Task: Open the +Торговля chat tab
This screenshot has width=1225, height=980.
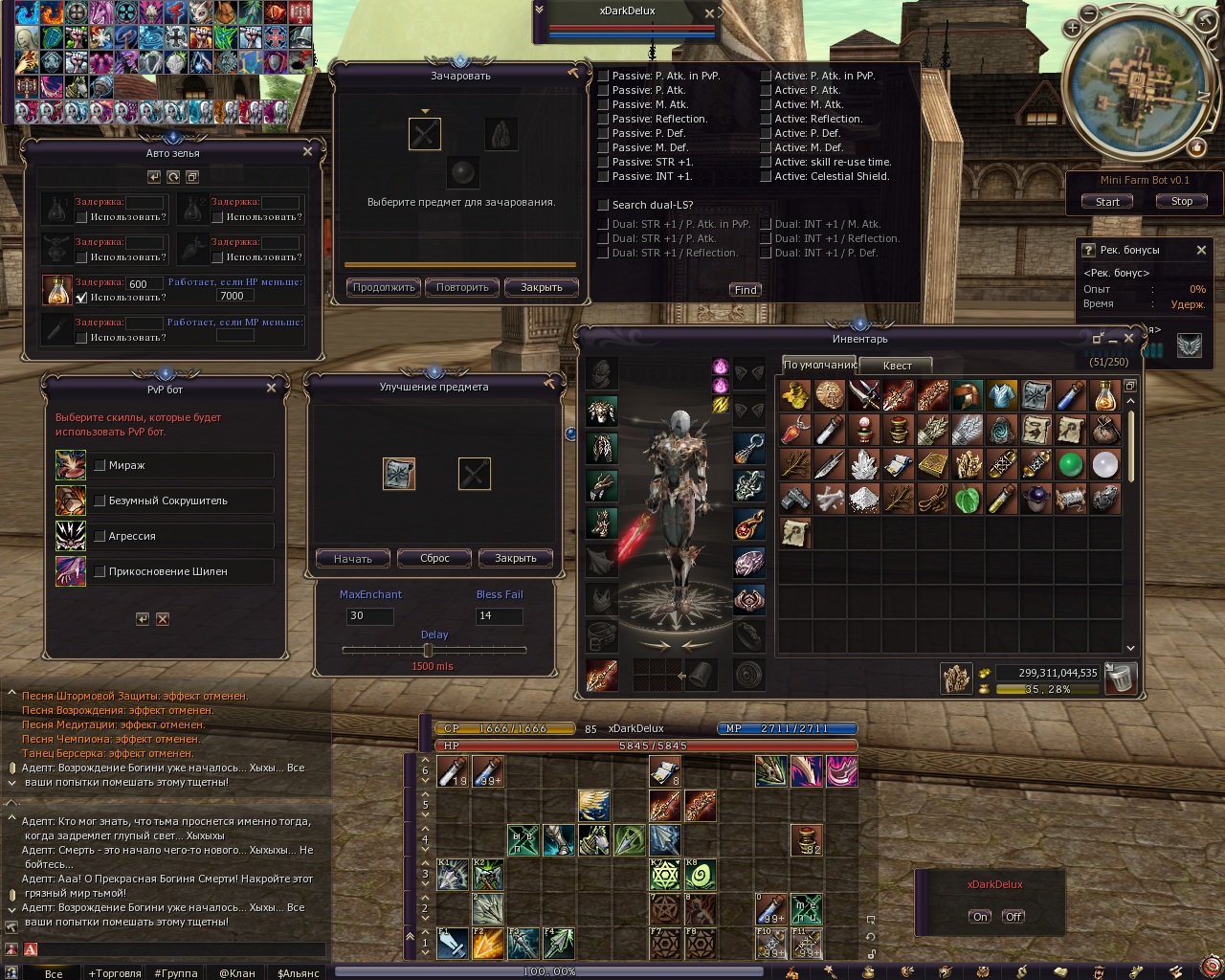Action: [x=115, y=973]
